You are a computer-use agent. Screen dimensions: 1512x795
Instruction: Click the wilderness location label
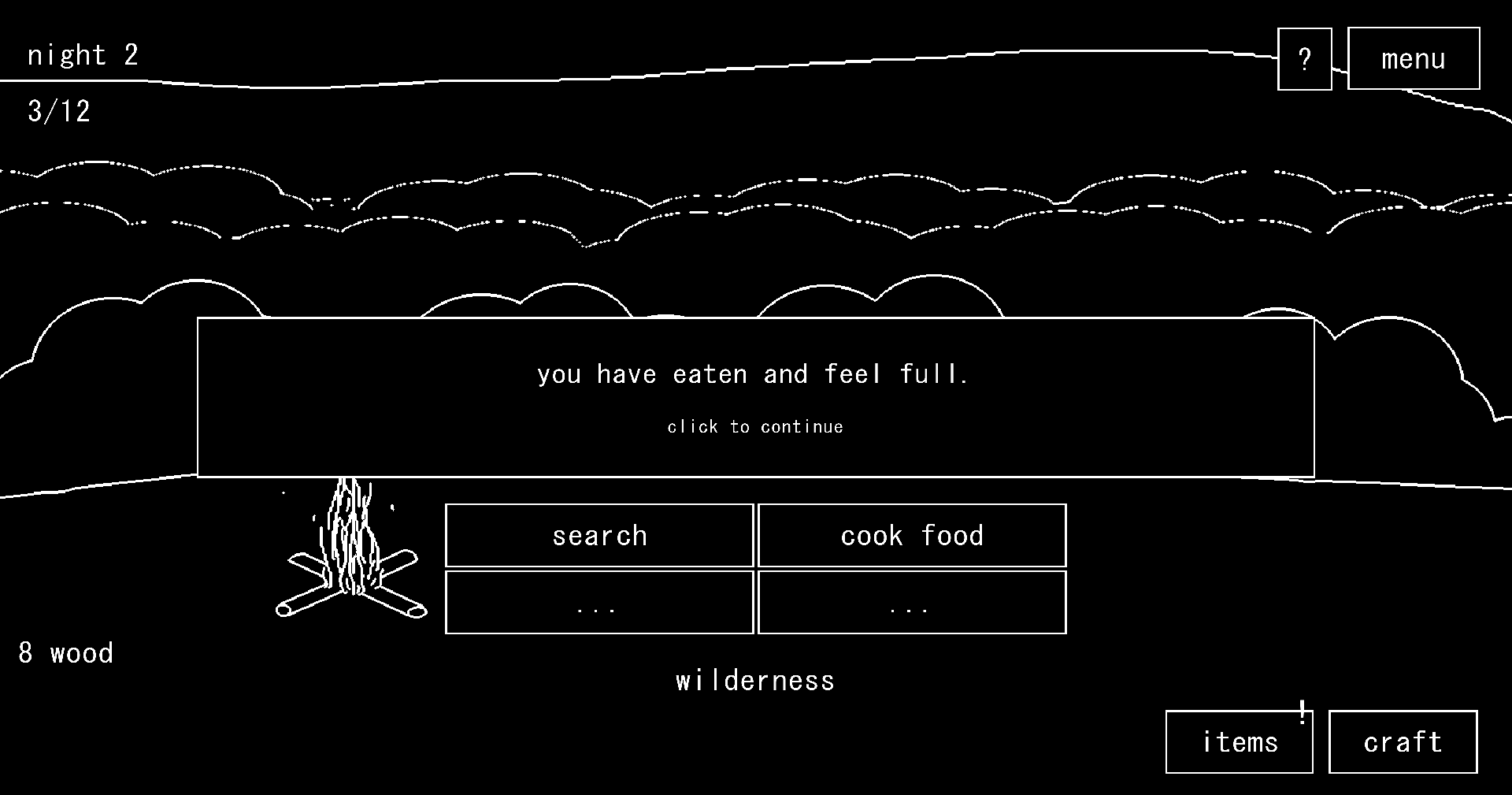click(754, 680)
